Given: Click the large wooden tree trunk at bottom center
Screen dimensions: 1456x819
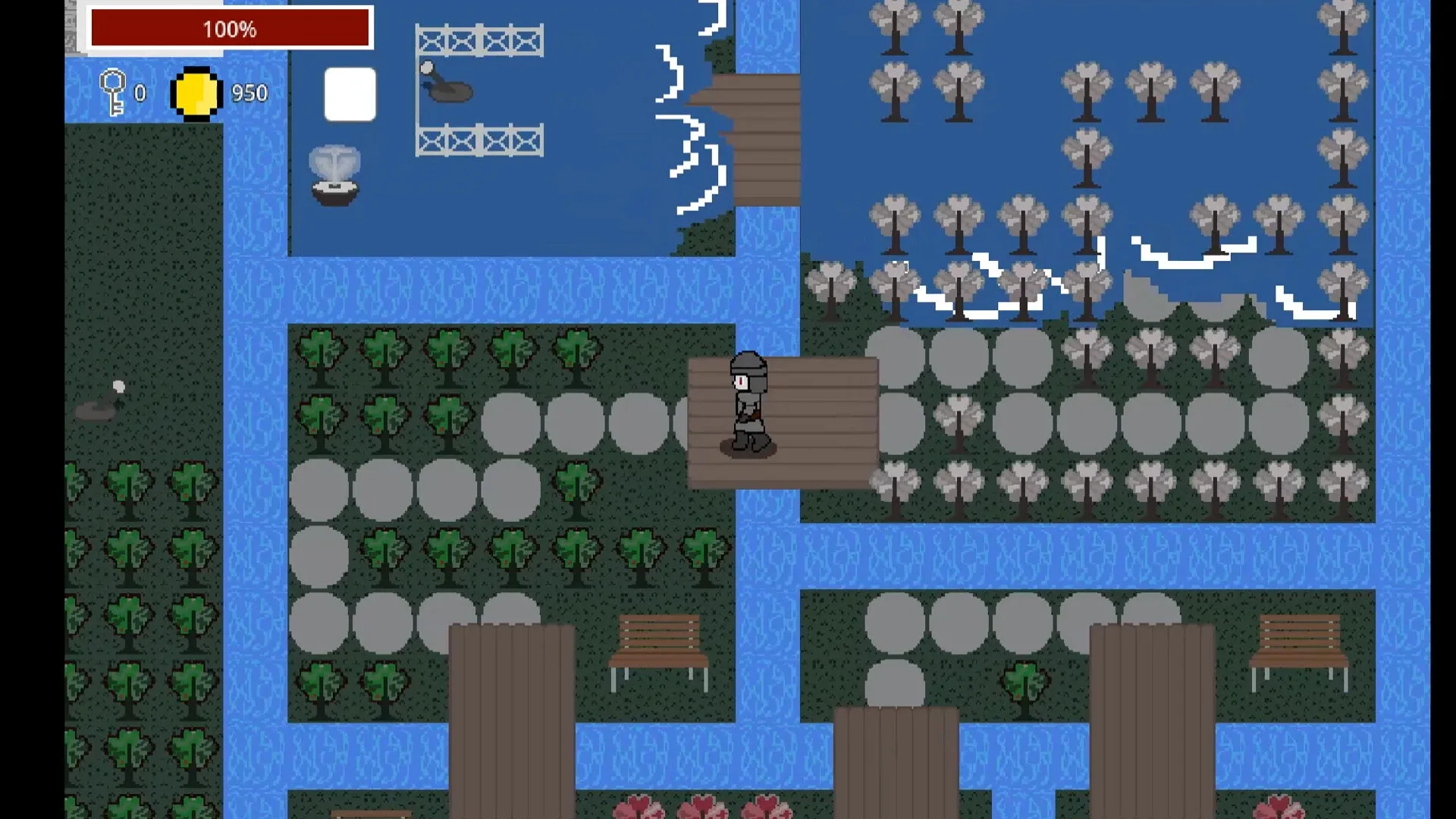Looking at the screenshot, I should [x=512, y=720].
